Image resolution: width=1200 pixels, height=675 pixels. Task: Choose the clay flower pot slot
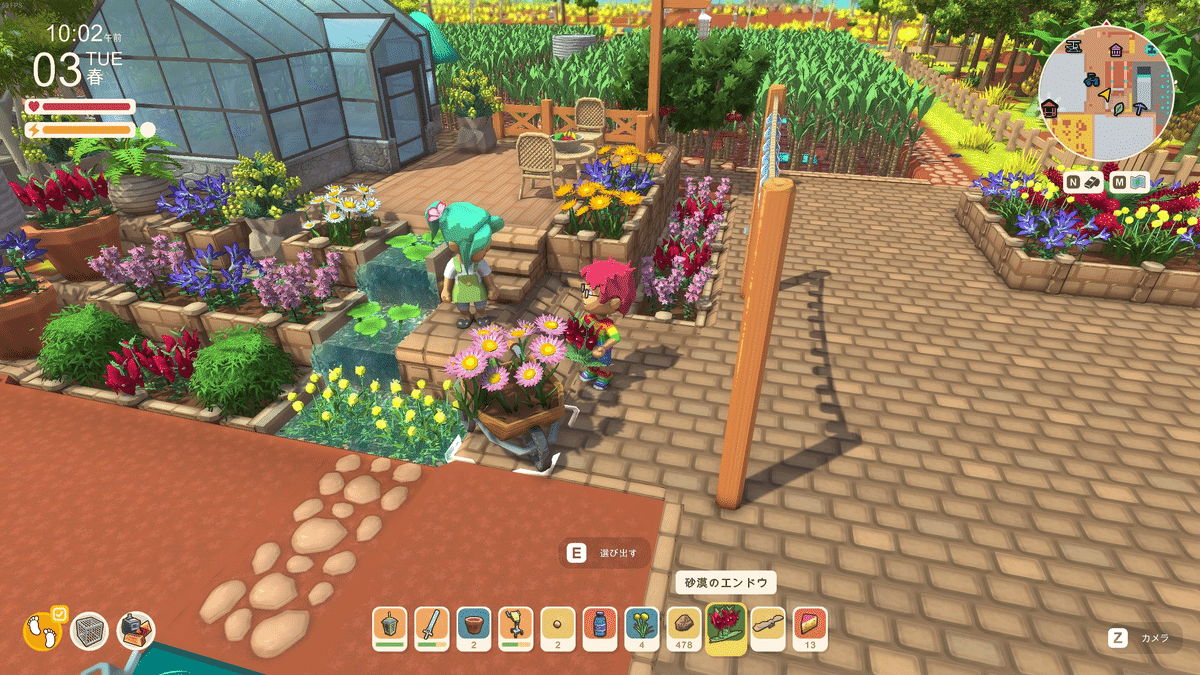click(x=474, y=627)
